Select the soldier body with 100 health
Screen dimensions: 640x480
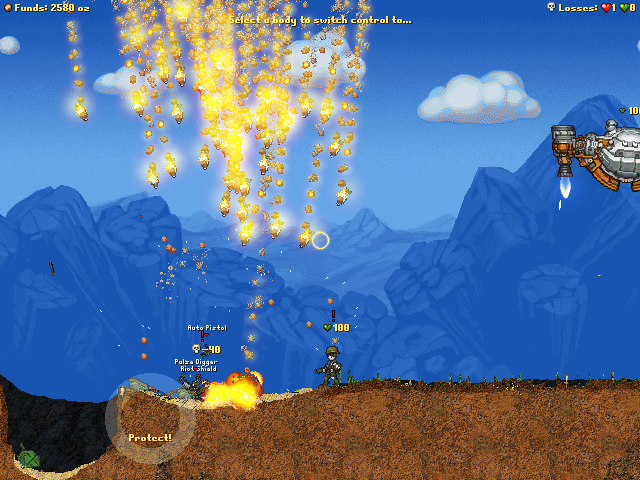pos(330,366)
